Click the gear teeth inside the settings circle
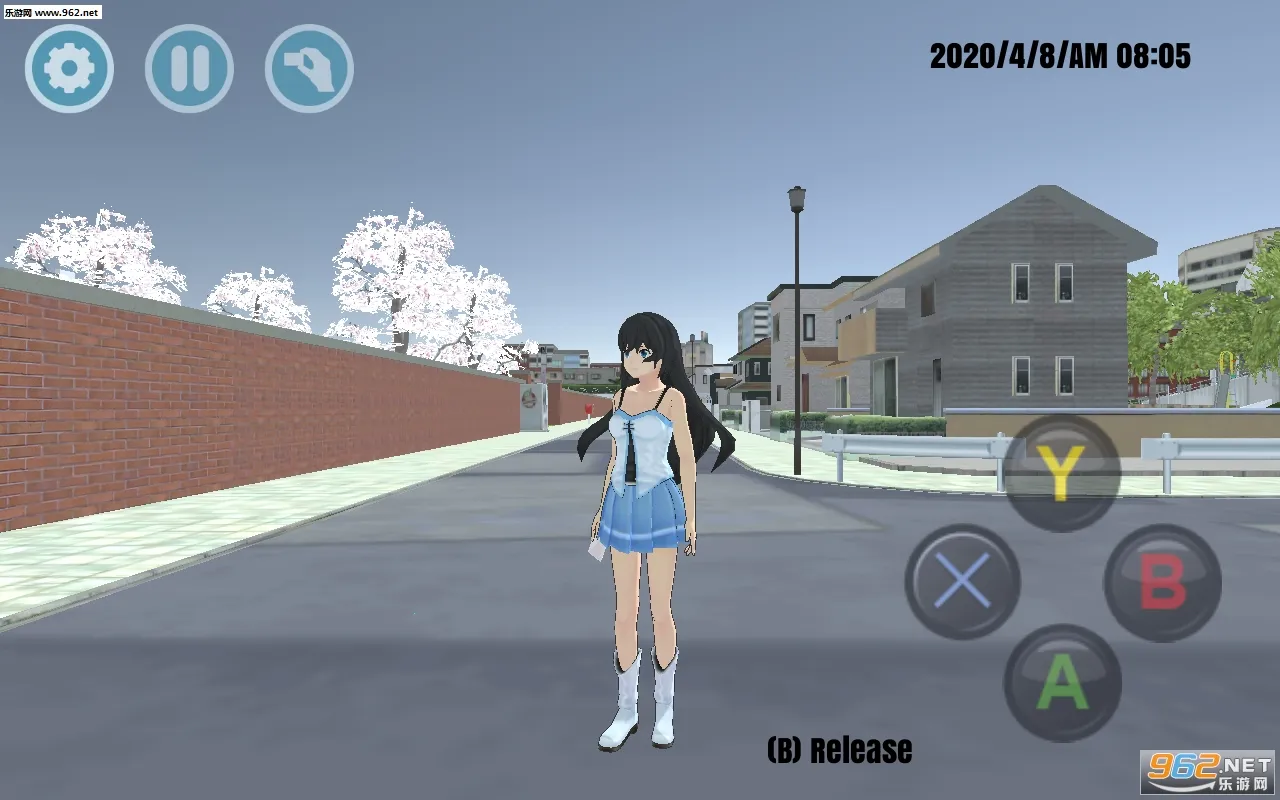The image size is (1280, 800). pos(68,68)
